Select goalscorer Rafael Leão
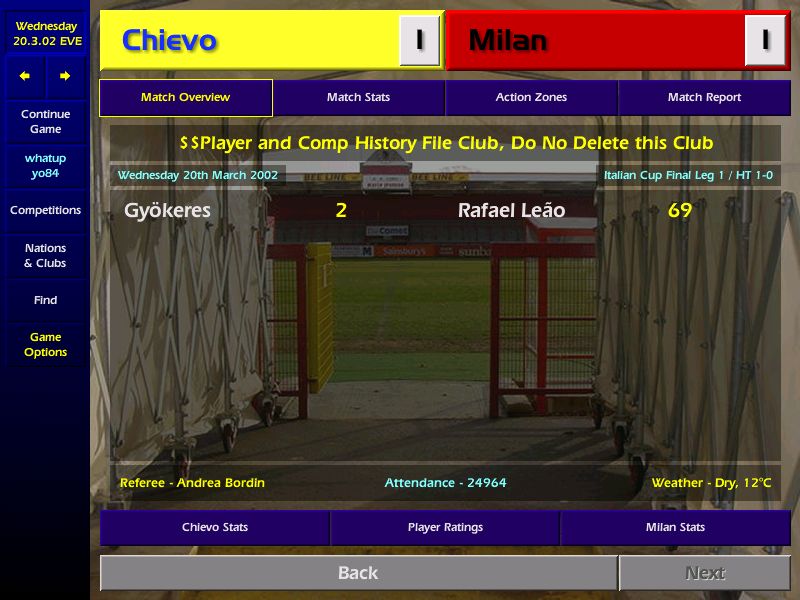800x600 pixels. tap(511, 211)
